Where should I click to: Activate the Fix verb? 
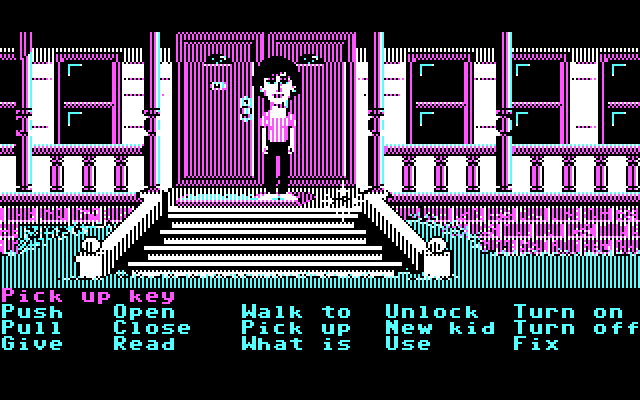536,344
